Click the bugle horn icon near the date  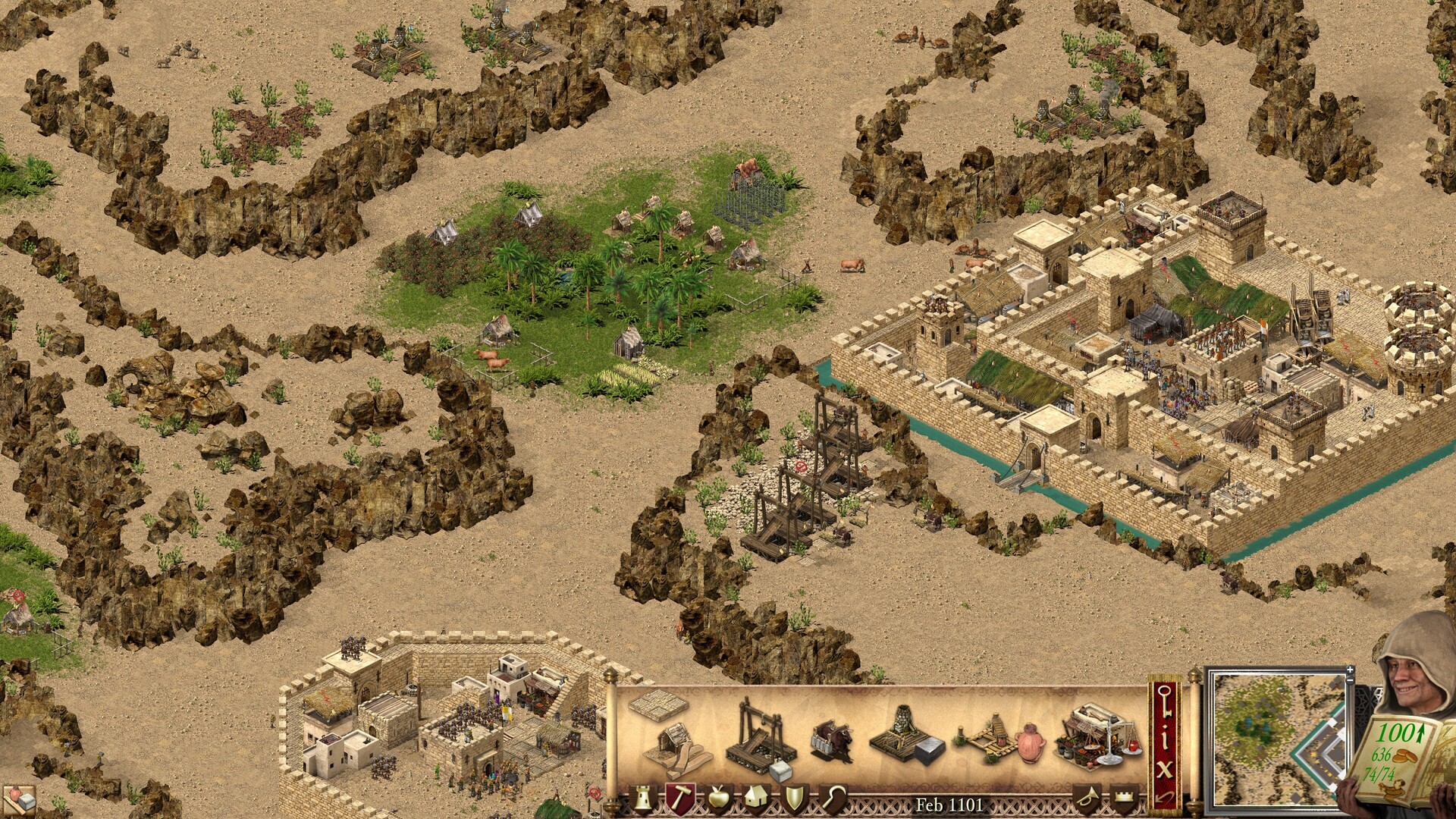pyautogui.click(x=1089, y=795)
